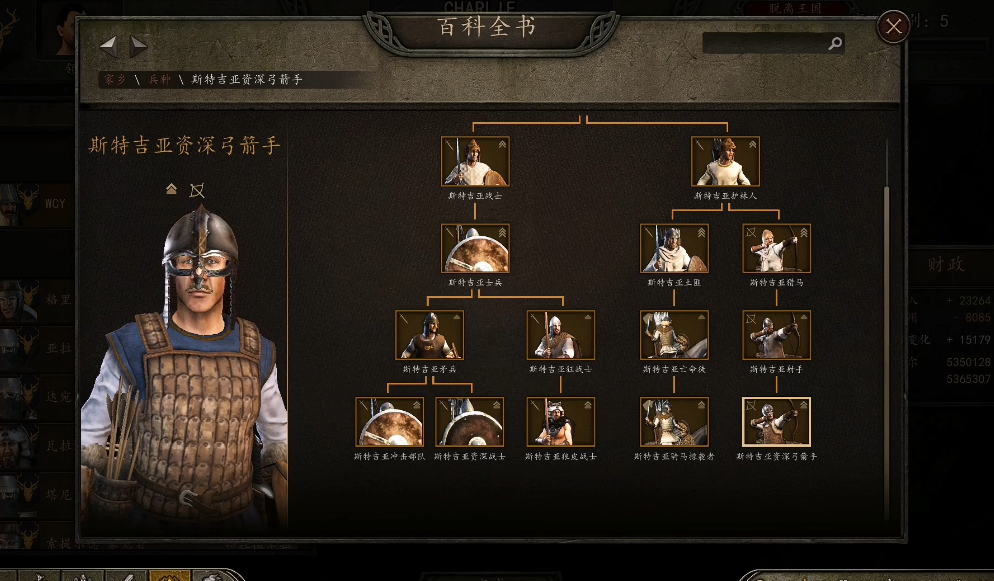Choose the 斯特吉亚资深战士 troop portrait
Screen dimensions: 994x581
(x=469, y=422)
